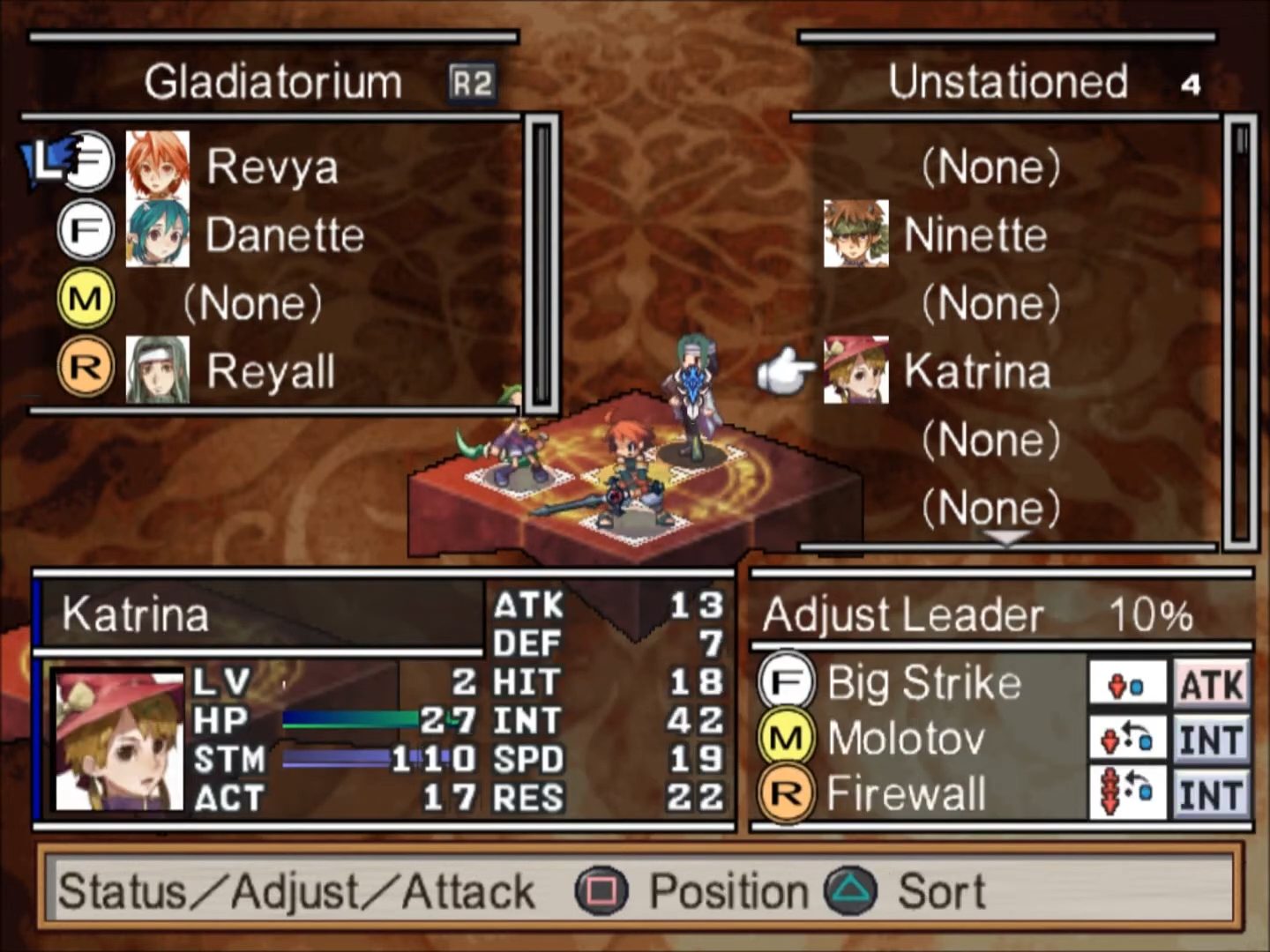This screenshot has height=952, width=1270.
Task: Click the down arrow under the Unstationed list
Action: point(1006,537)
